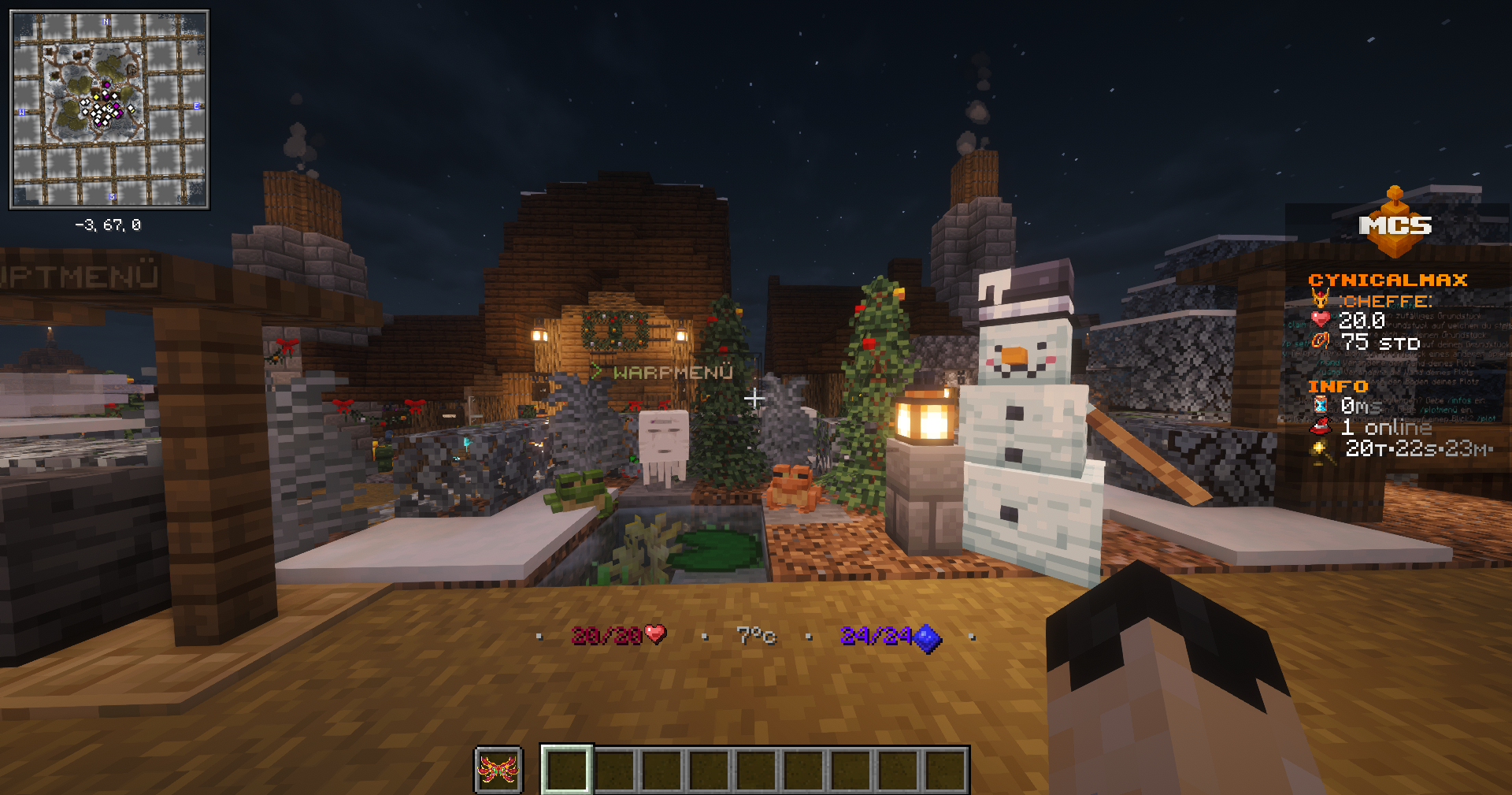Select the highlighted first hotbar slot
The width and height of the screenshot is (1512, 795).
566,770
